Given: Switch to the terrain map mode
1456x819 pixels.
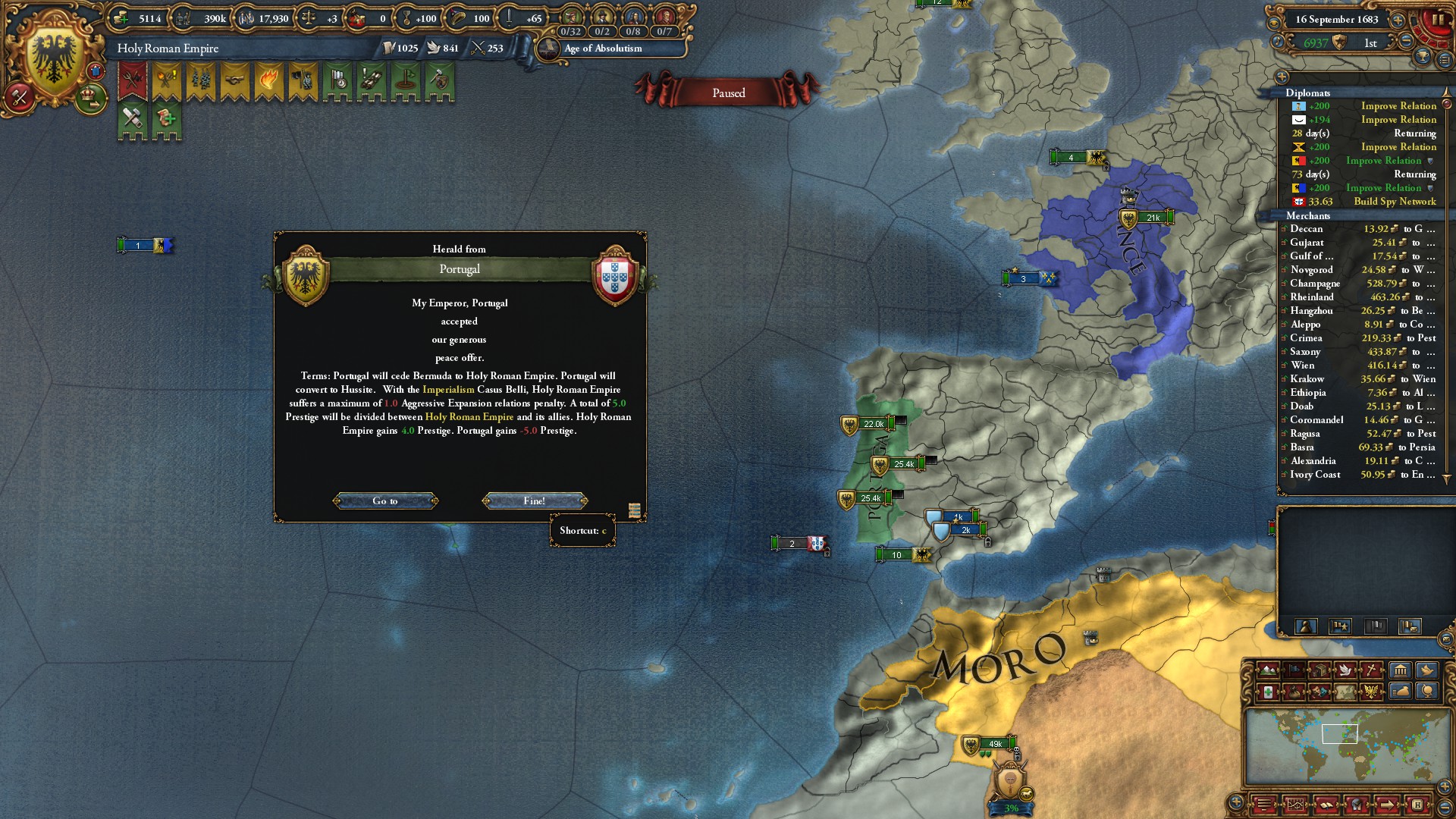Looking at the screenshot, I should coord(1267,670).
